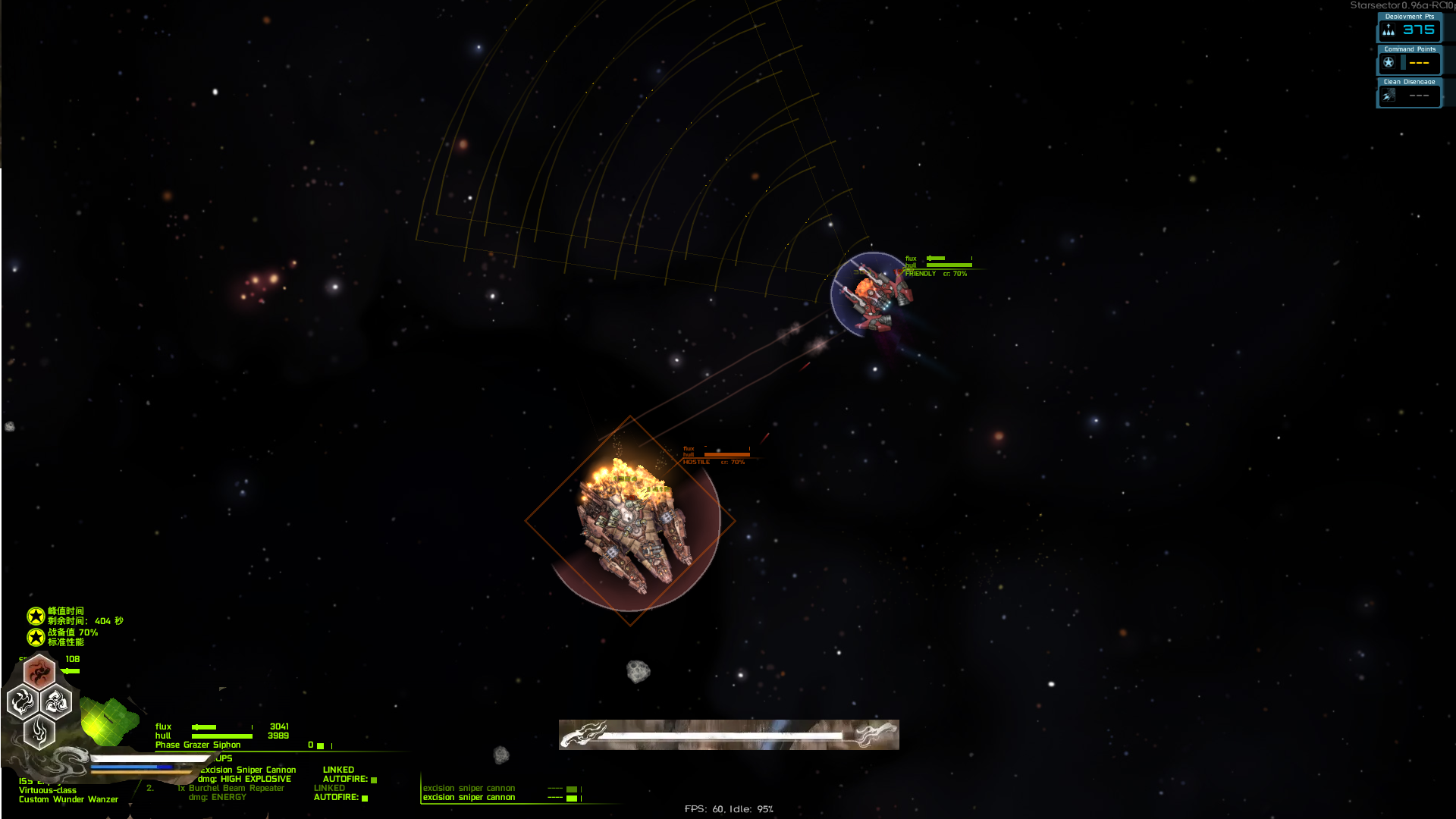Viewport: 1456px width, 819px height.
Task: Open the Deployment Pts ships icon
Action: [1389, 30]
